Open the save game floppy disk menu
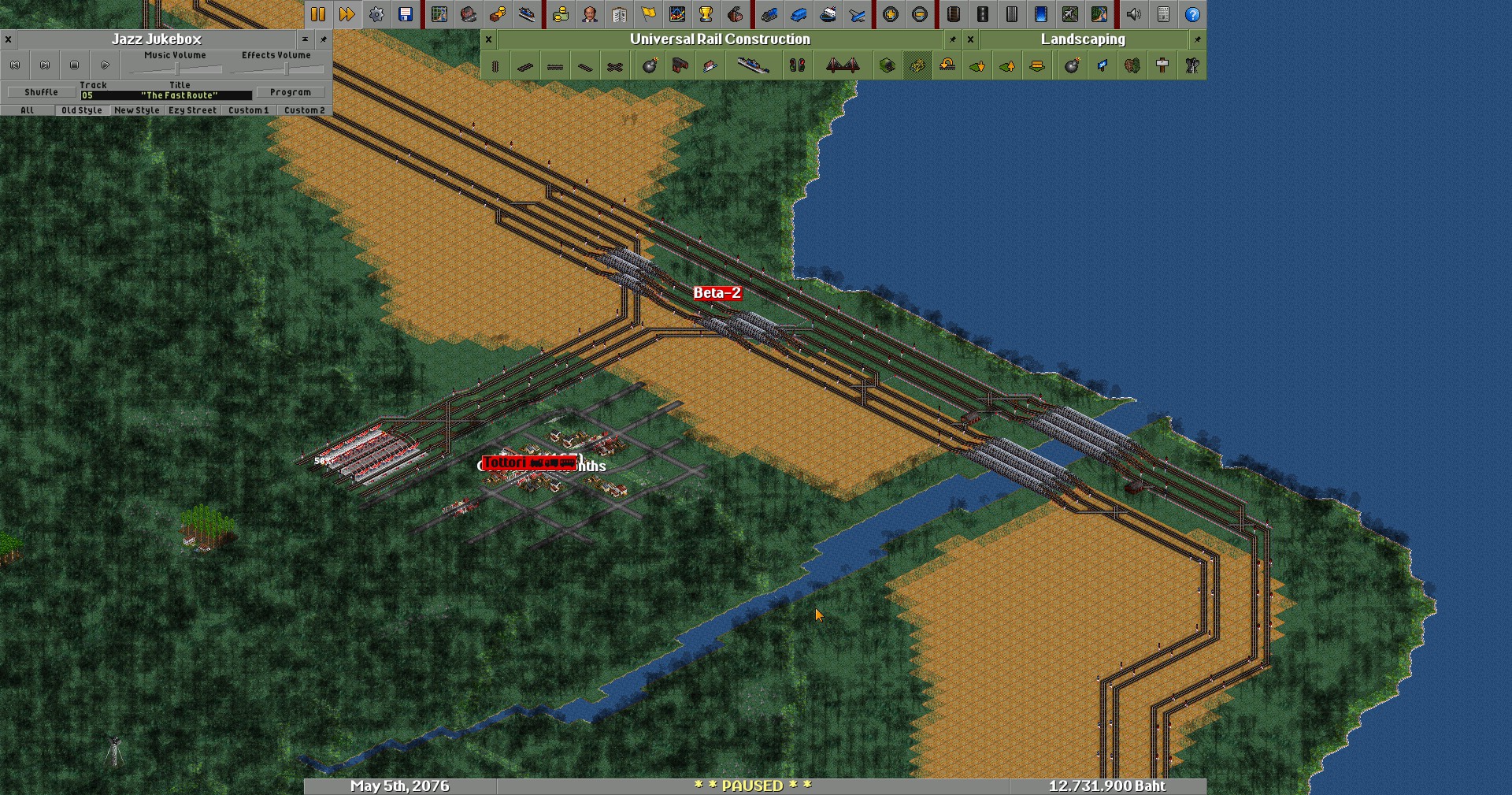The image size is (1512, 795). click(x=406, y=14)
